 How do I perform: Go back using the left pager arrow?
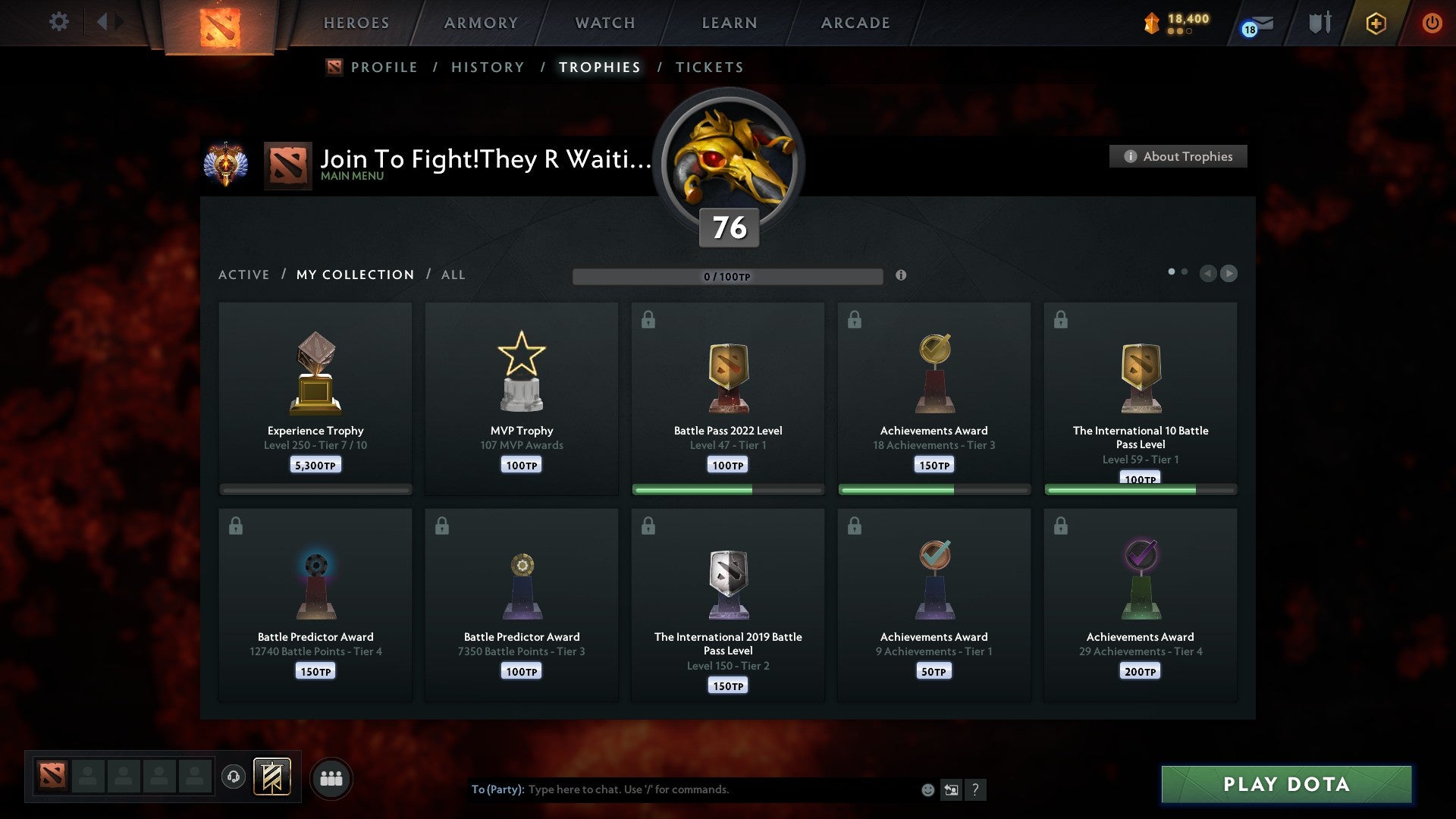pyautogui.click(x=1209, y=274)
